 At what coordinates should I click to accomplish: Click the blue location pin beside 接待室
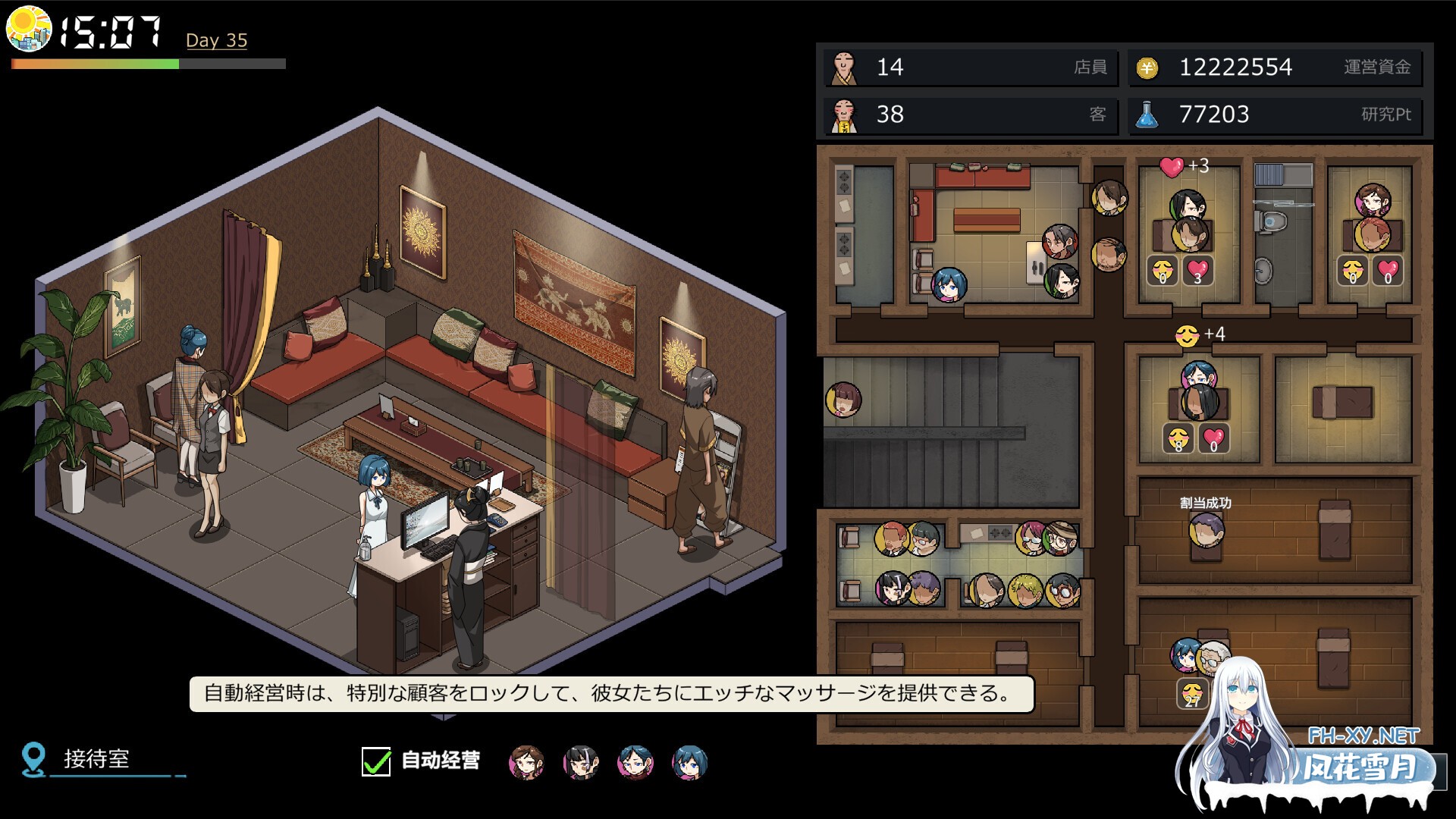click(x=32, y=756)
